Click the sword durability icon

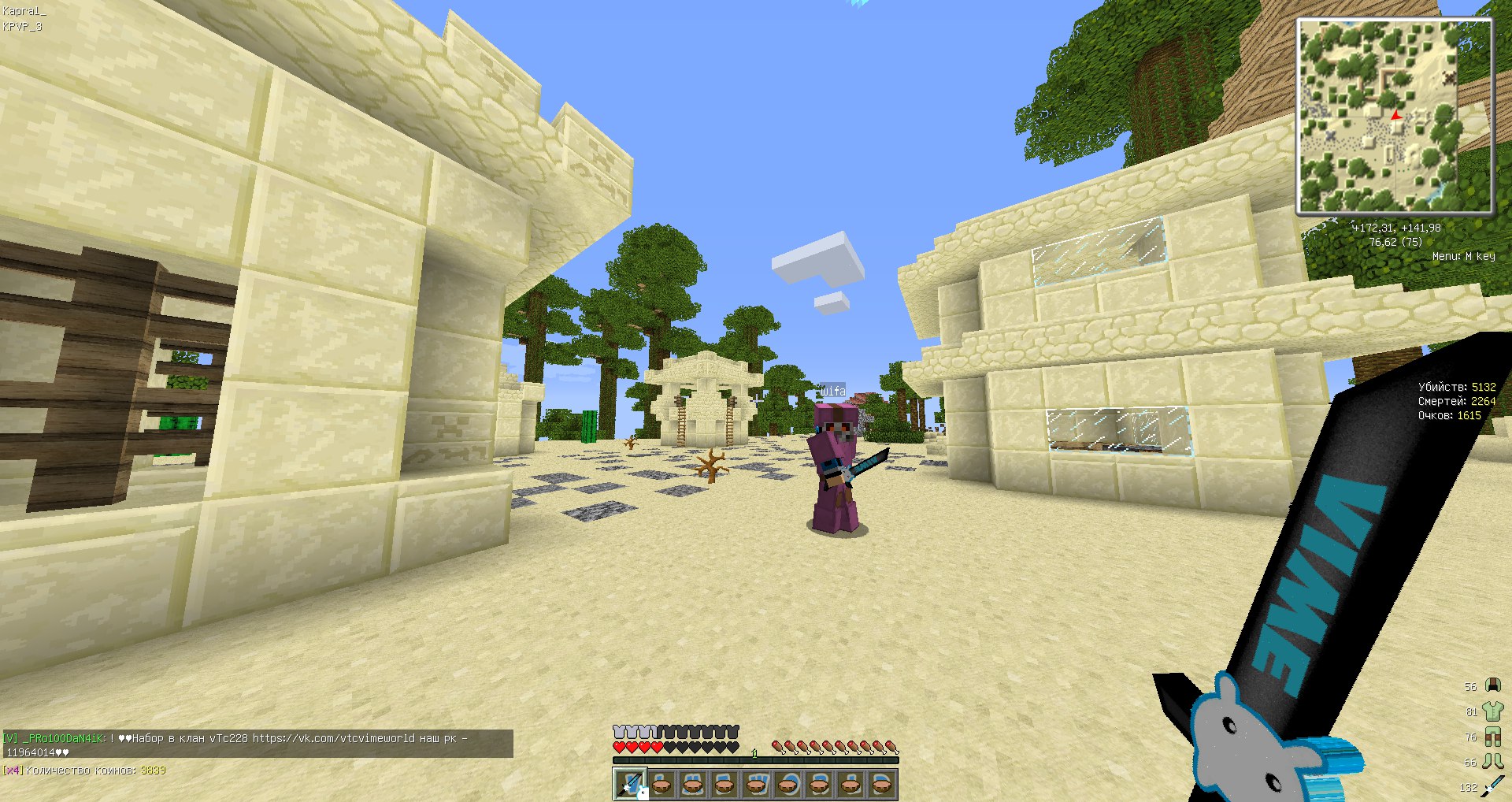pos(1492,786)
